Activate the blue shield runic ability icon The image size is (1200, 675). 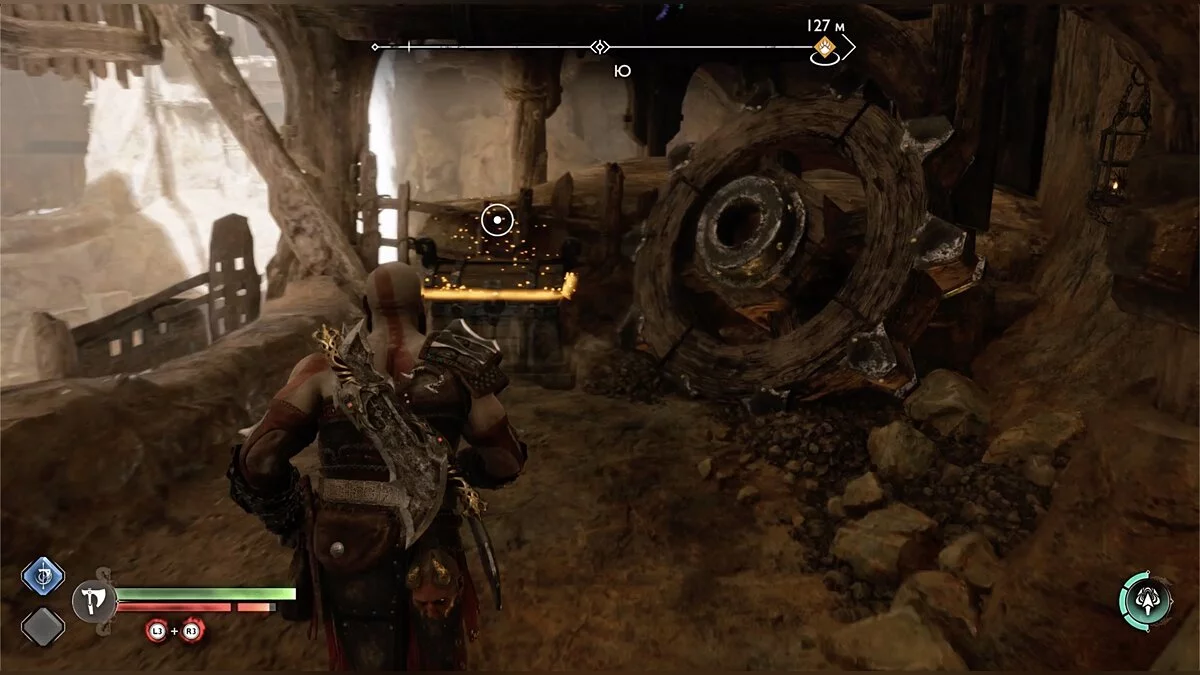43,576
